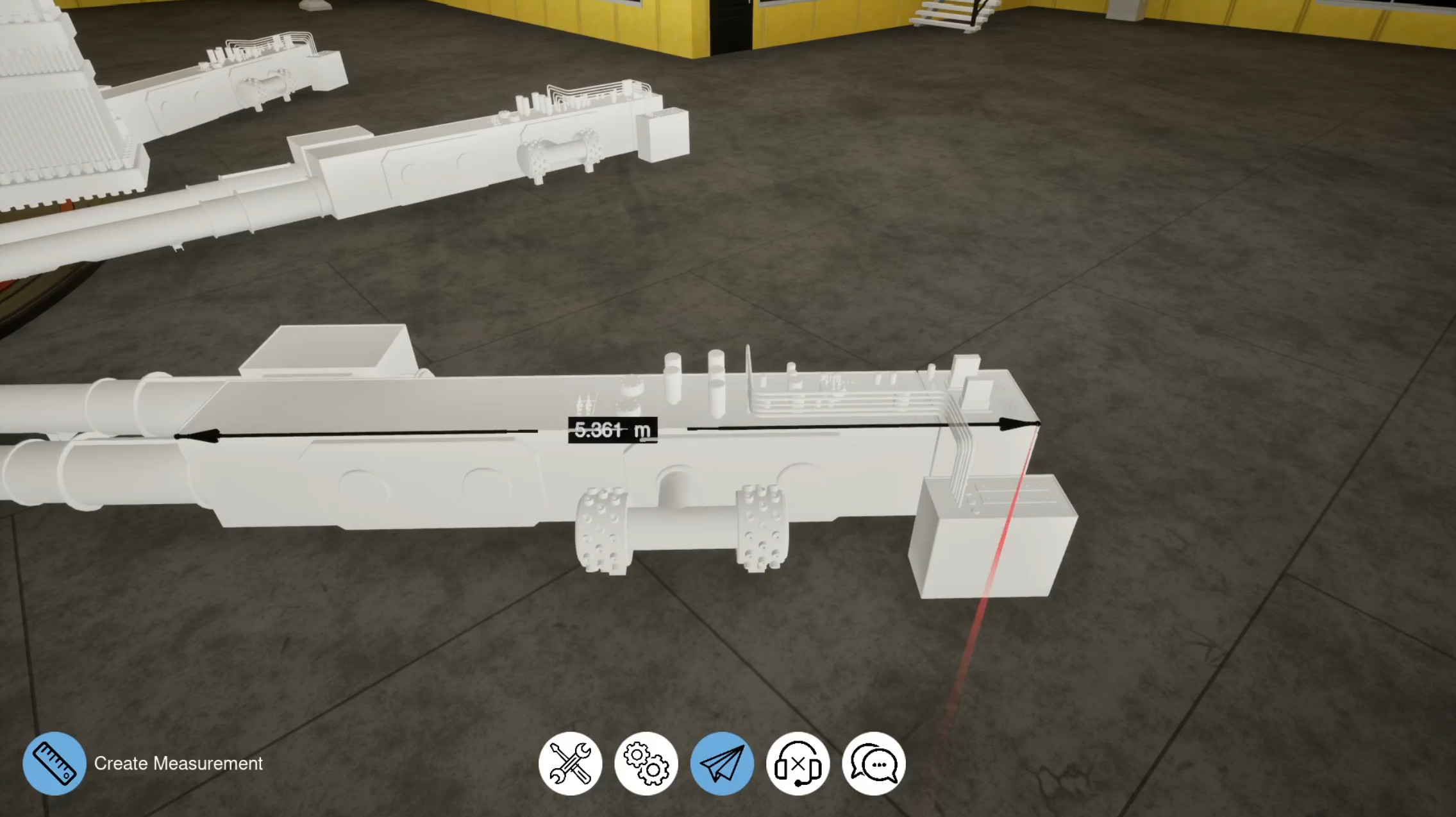This screenshot has width=1456, height=817.
Task: Click the 5.361 m measurement value
Action: tap(612, 431)
